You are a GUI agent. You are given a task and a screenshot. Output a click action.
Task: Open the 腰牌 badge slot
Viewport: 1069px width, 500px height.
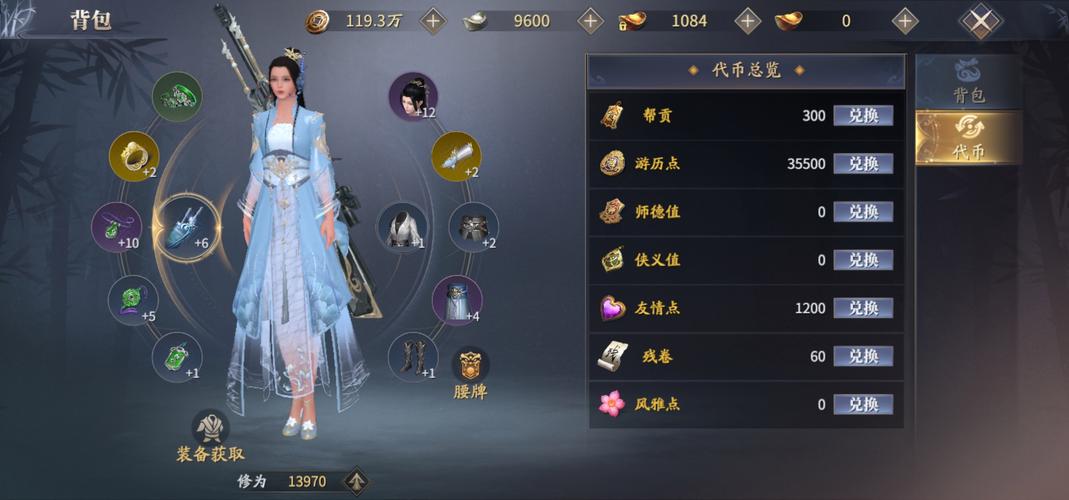(x=469, y=373)
